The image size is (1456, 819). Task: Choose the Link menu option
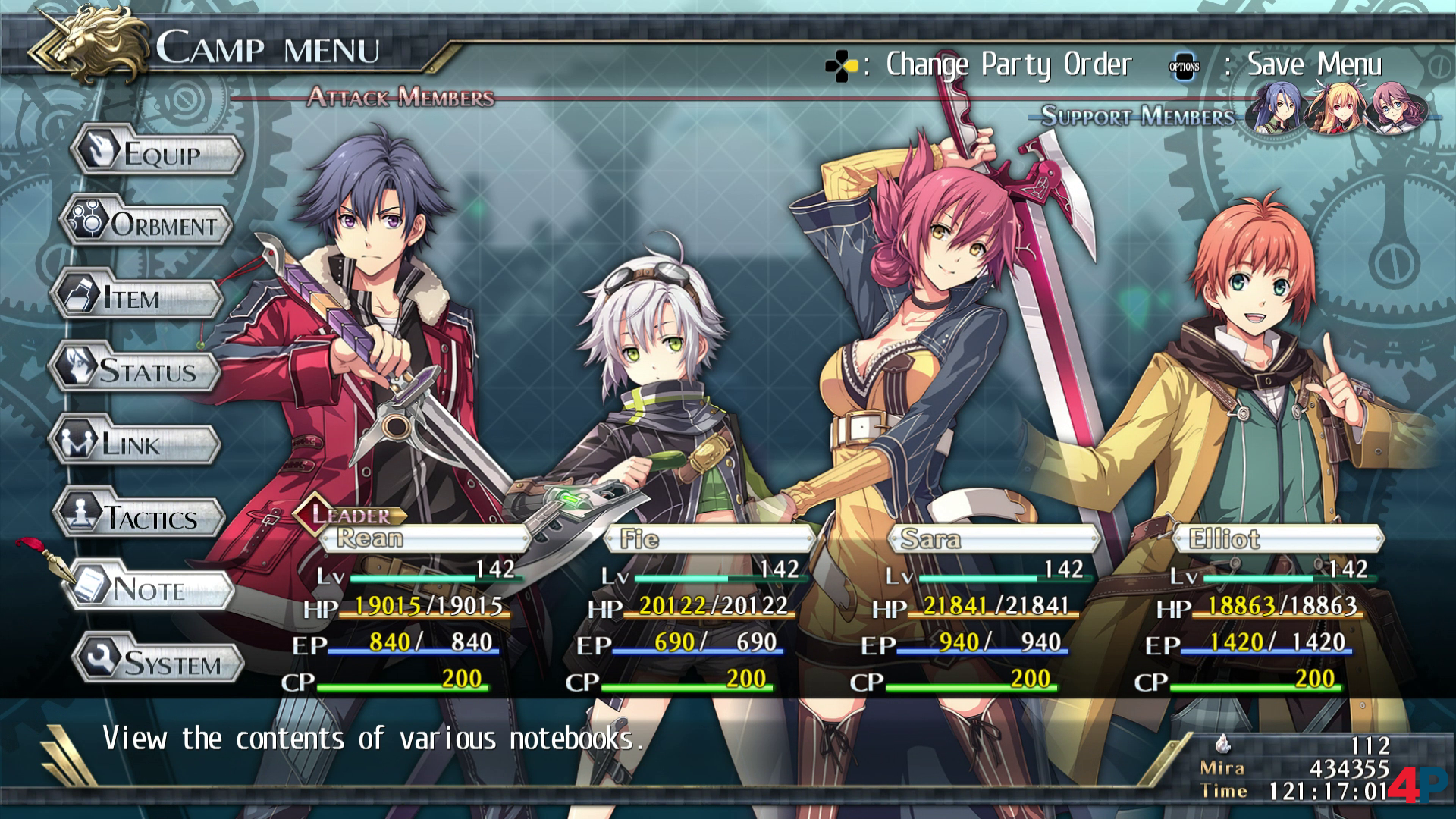[136, 444]
